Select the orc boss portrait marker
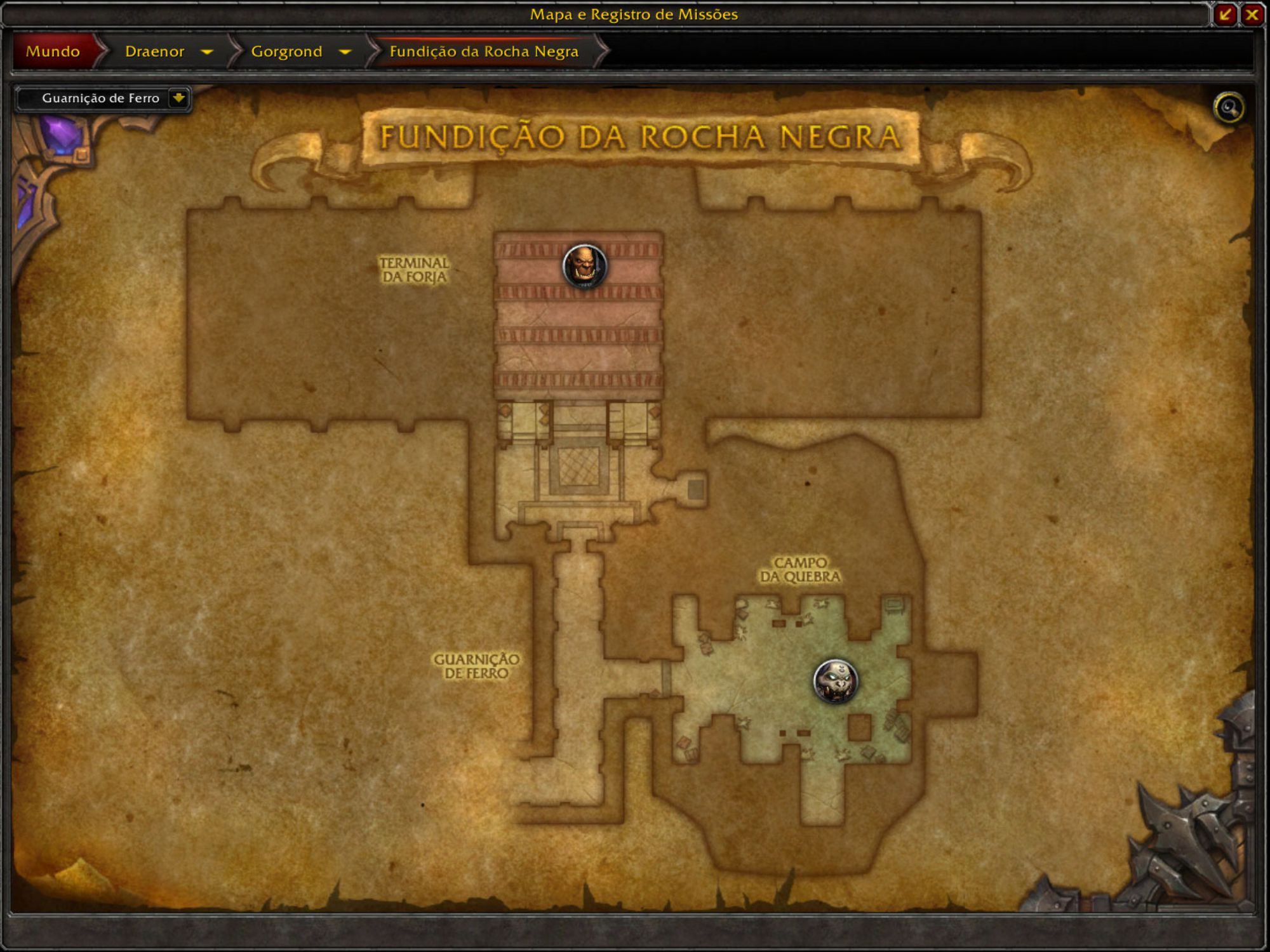This screenshot has height=952, width=1270. tap(584, 266)
